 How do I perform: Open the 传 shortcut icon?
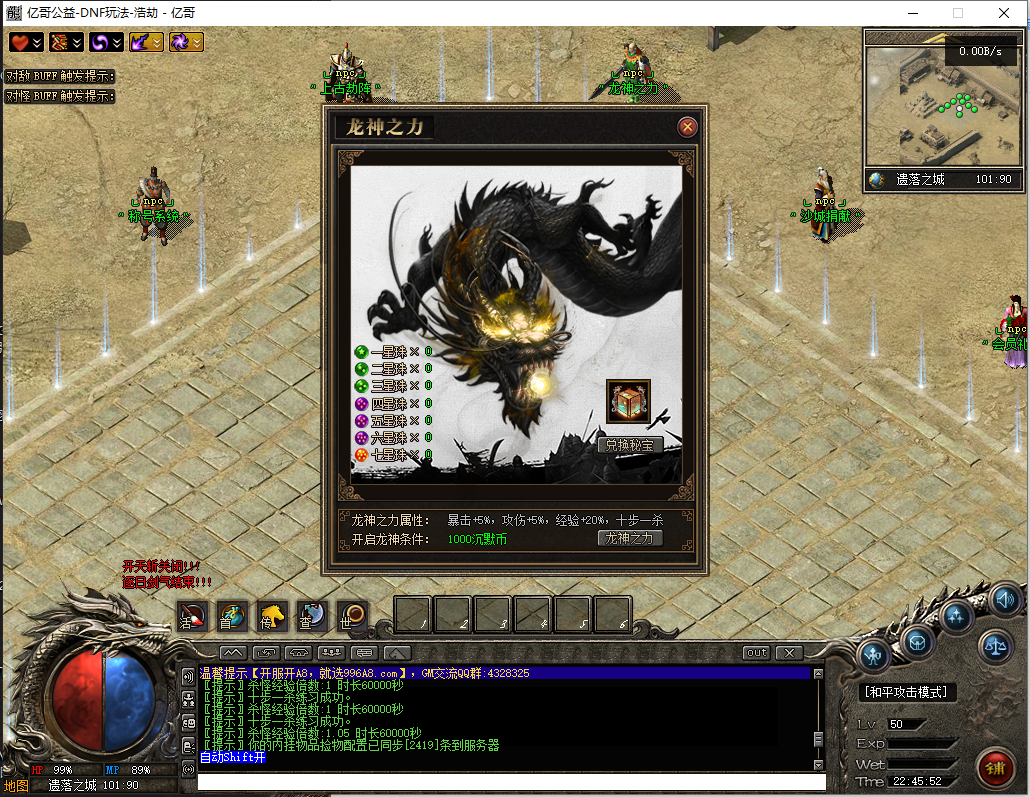pos(272,616)
